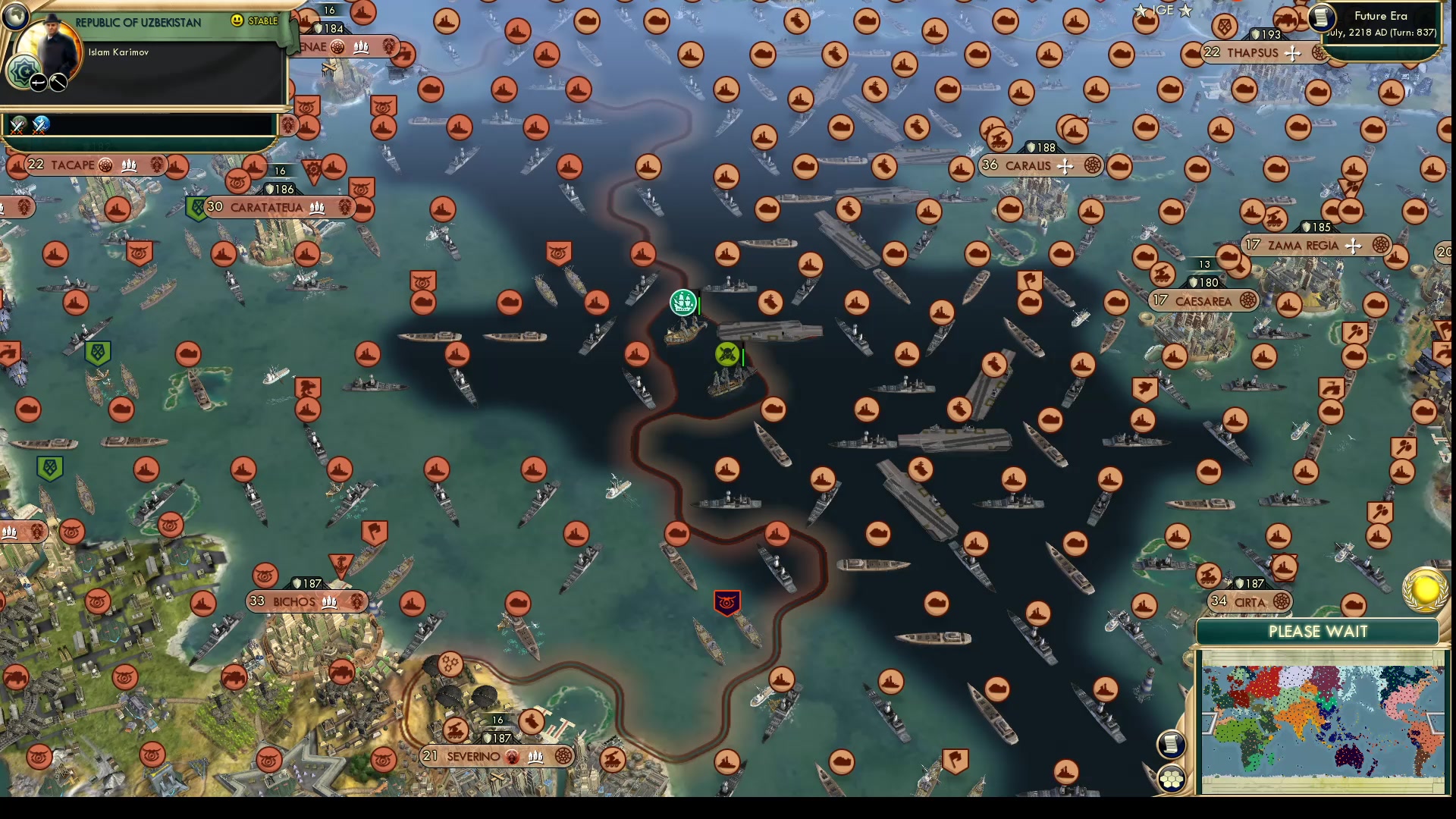Click the PLEASE WAIT banner
The width and height of the screenshot is (1456, 819).
pyautogui.click(x=1317, y=631)
